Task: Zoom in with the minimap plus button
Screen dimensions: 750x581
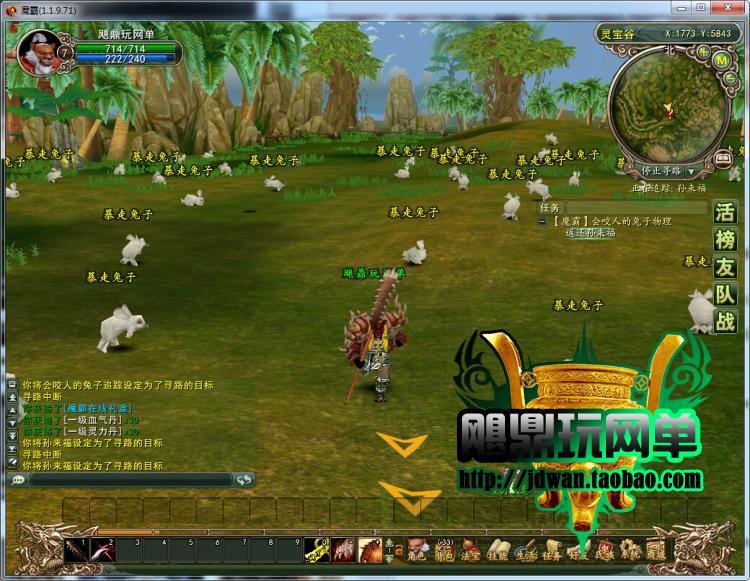Action: [703, 50]
